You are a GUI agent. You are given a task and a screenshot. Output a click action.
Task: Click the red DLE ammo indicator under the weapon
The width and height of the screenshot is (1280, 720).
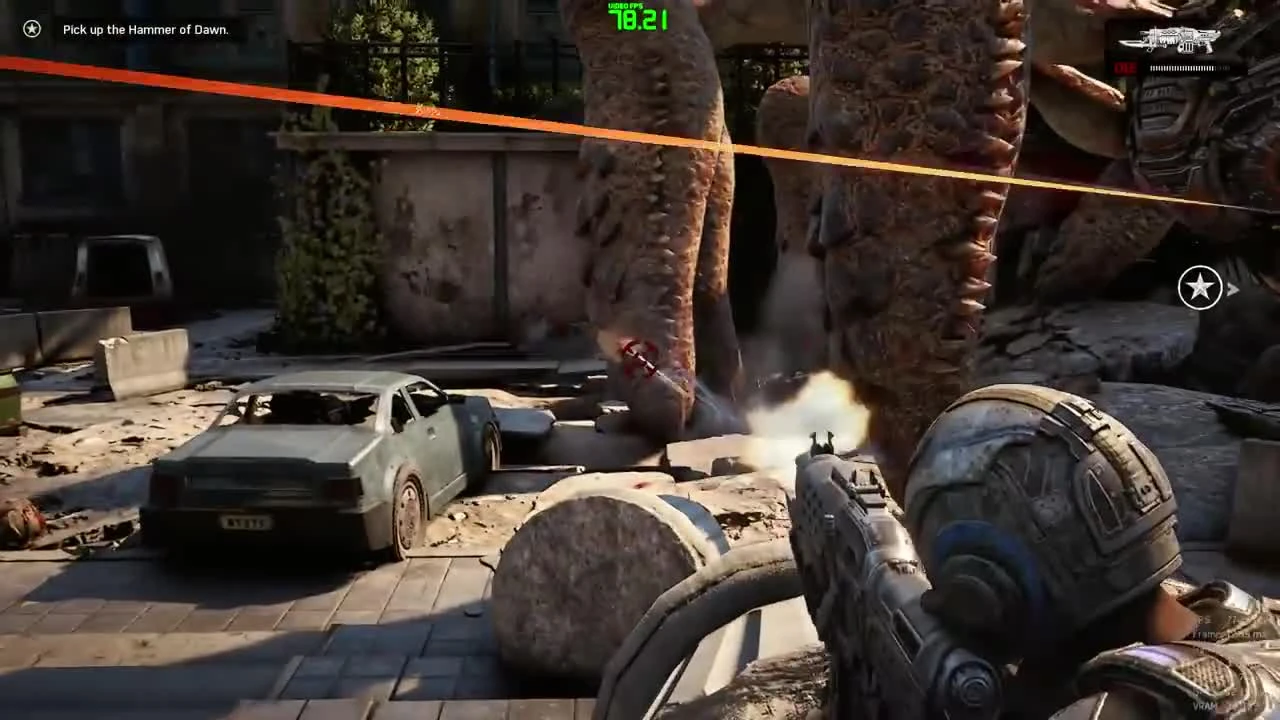point(1125,68)
